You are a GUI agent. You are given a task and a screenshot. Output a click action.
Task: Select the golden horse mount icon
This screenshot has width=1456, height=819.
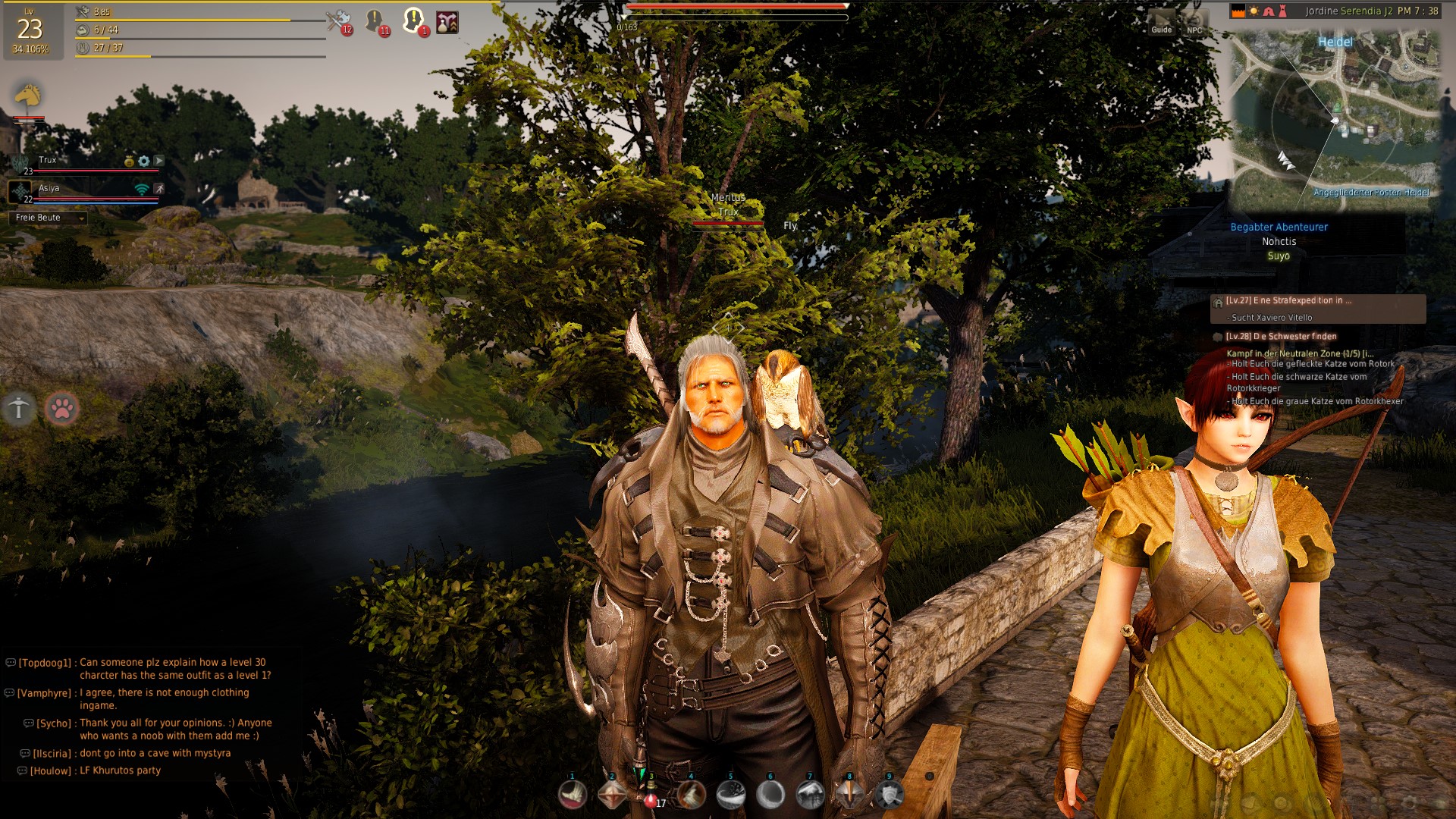coord(28,96)
